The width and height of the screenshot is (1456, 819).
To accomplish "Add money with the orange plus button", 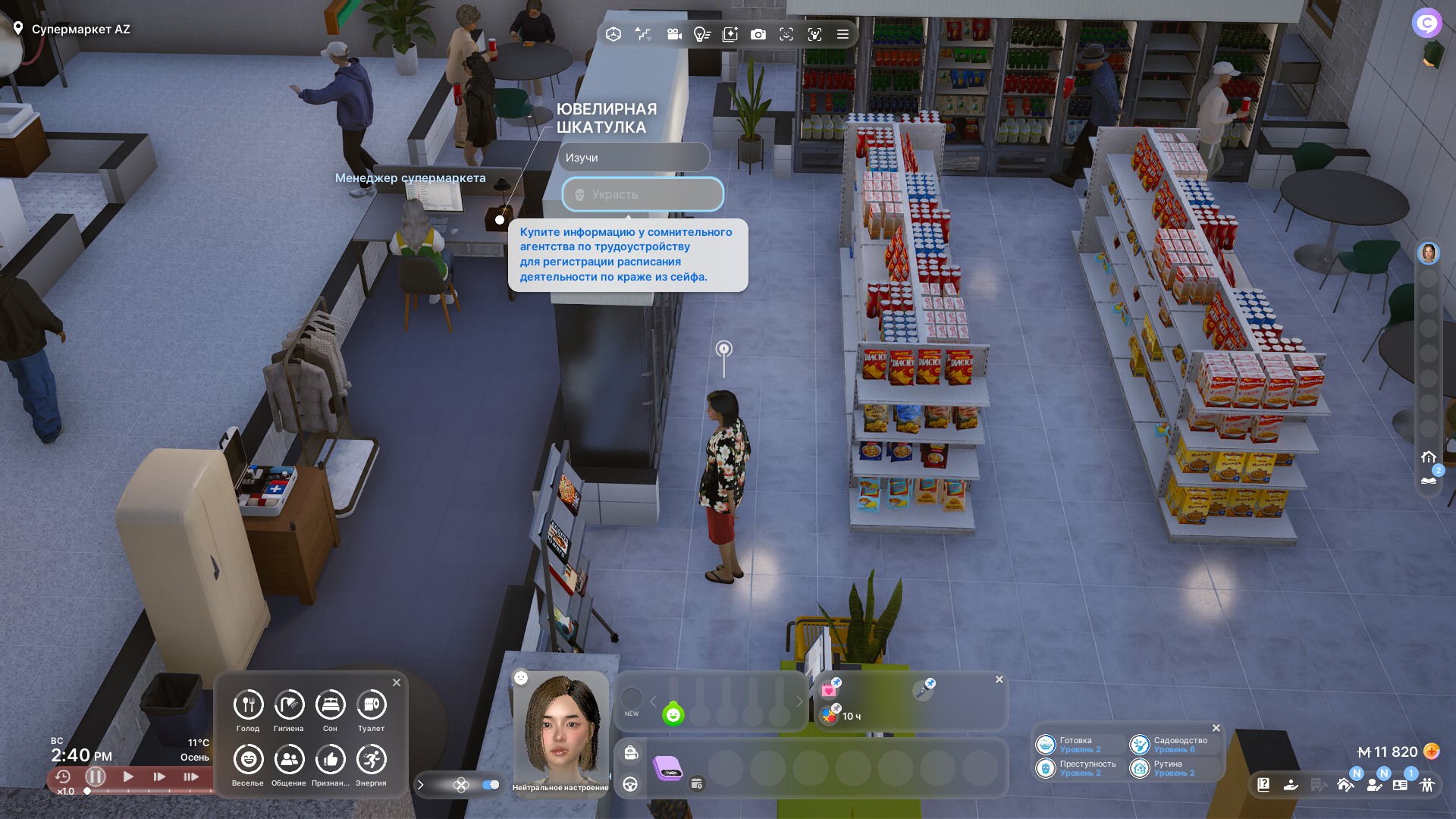I will 1432,752.
